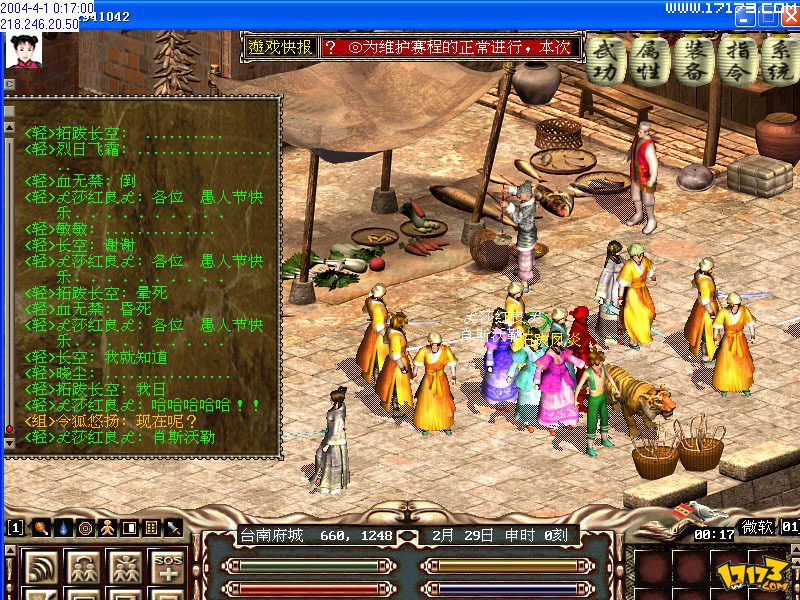Screen dimensions: 800x600
Task: Click the player portrait avatar
Action: point(24,48)
